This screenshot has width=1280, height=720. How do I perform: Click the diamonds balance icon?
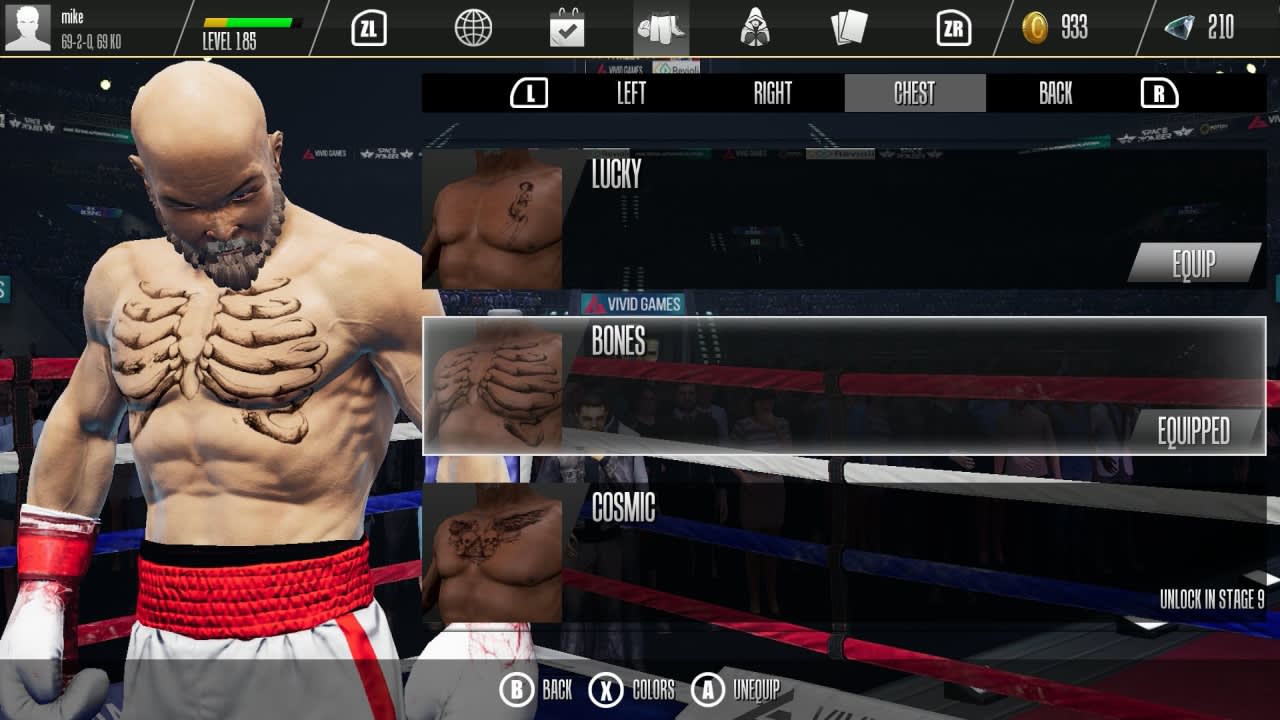1181,29
